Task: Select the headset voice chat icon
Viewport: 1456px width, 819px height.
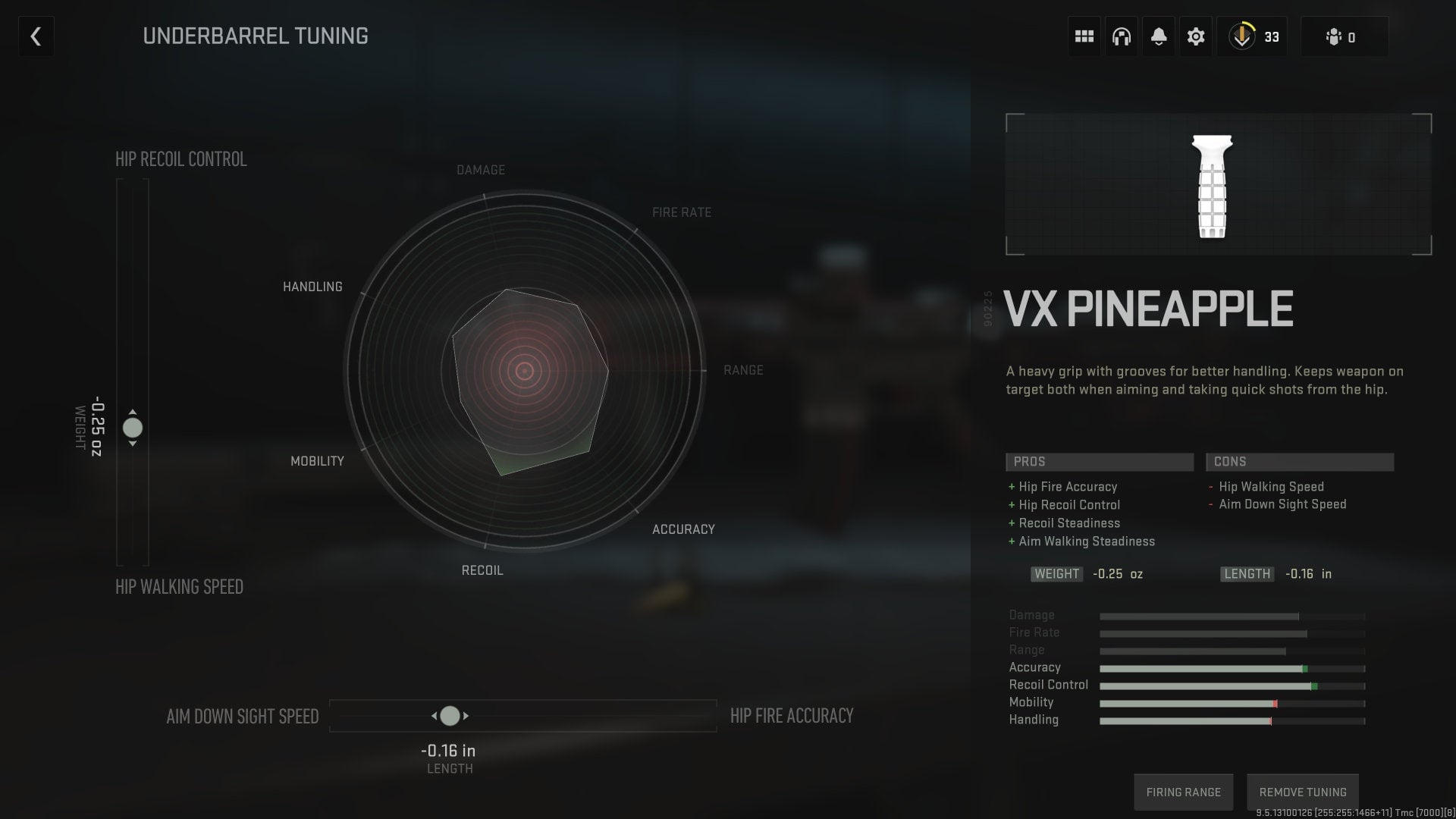Action: pyautogui.click(x=1121, y=36)
